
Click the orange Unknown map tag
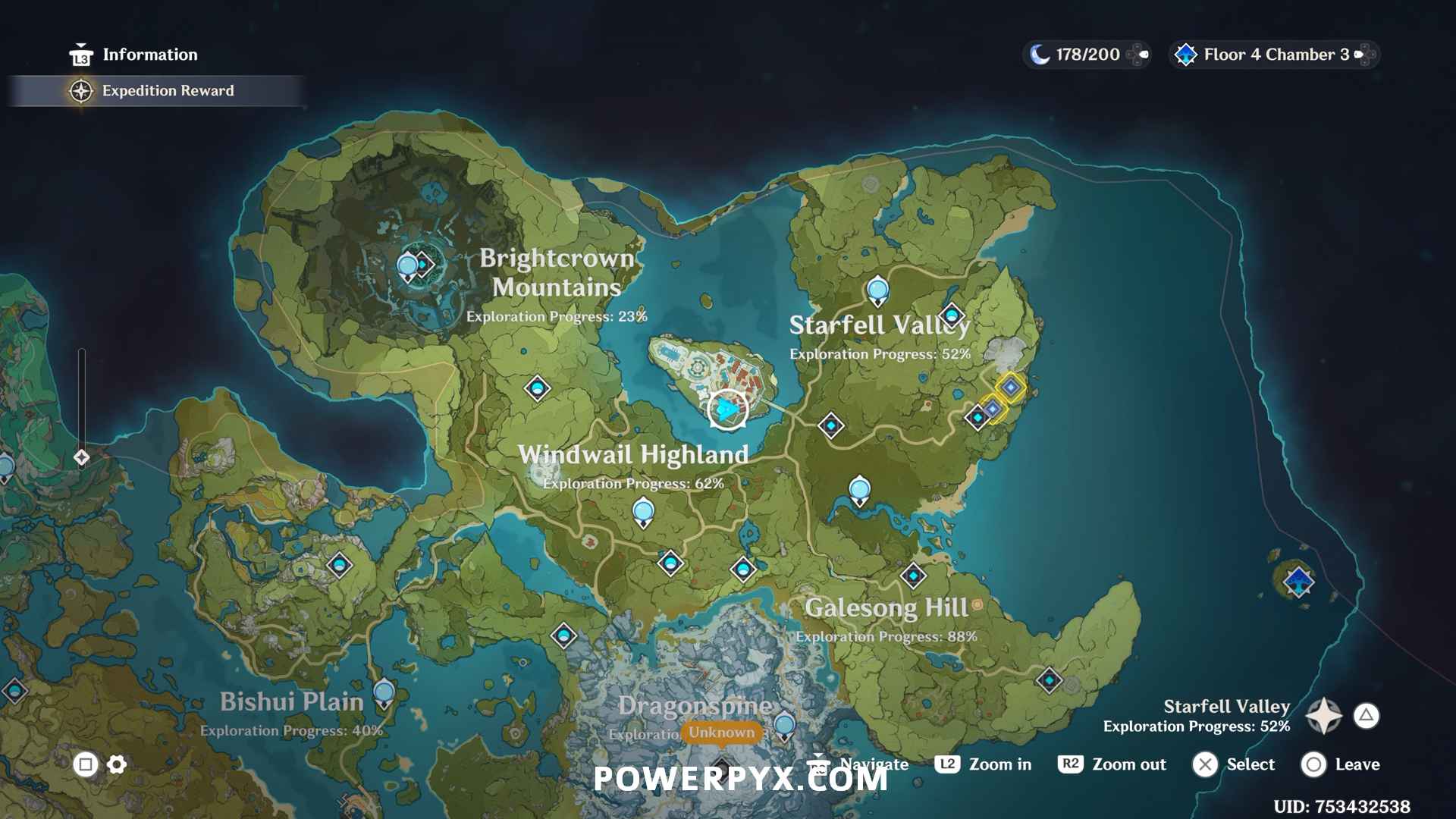(721, 732)
